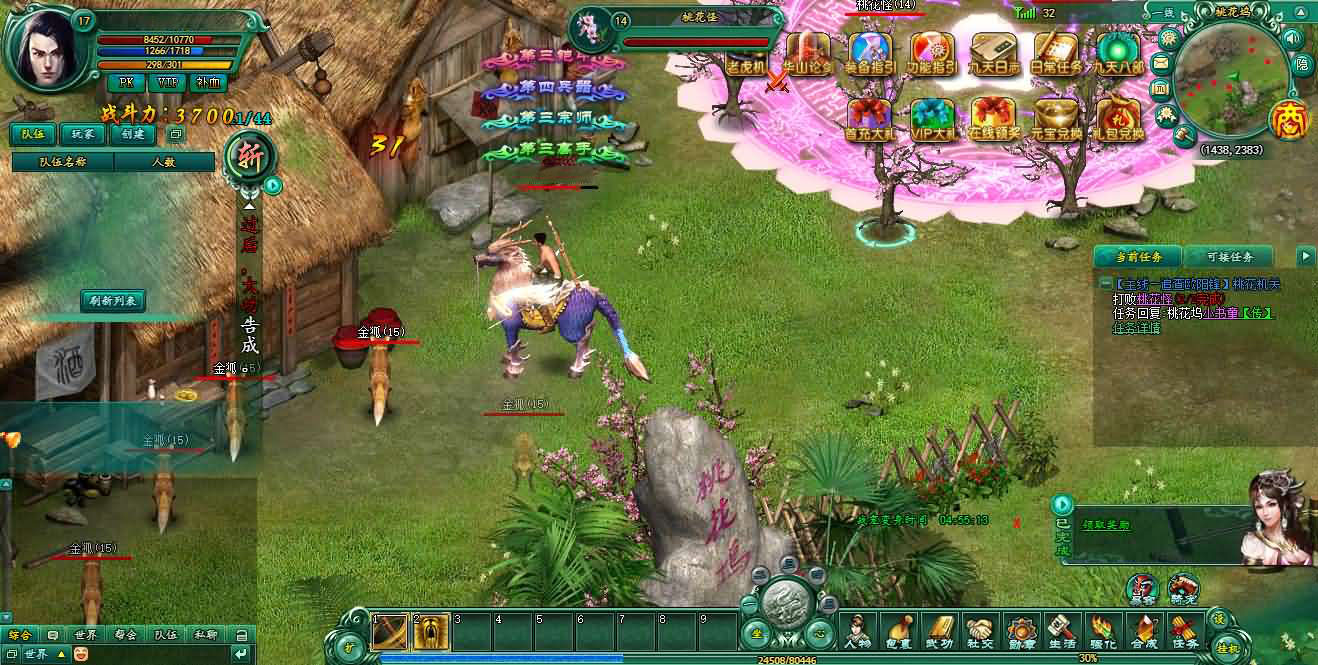1318x665 pixels.
Task: Open the 华山论剑 arena icon
Action: (x=808, y=52)
